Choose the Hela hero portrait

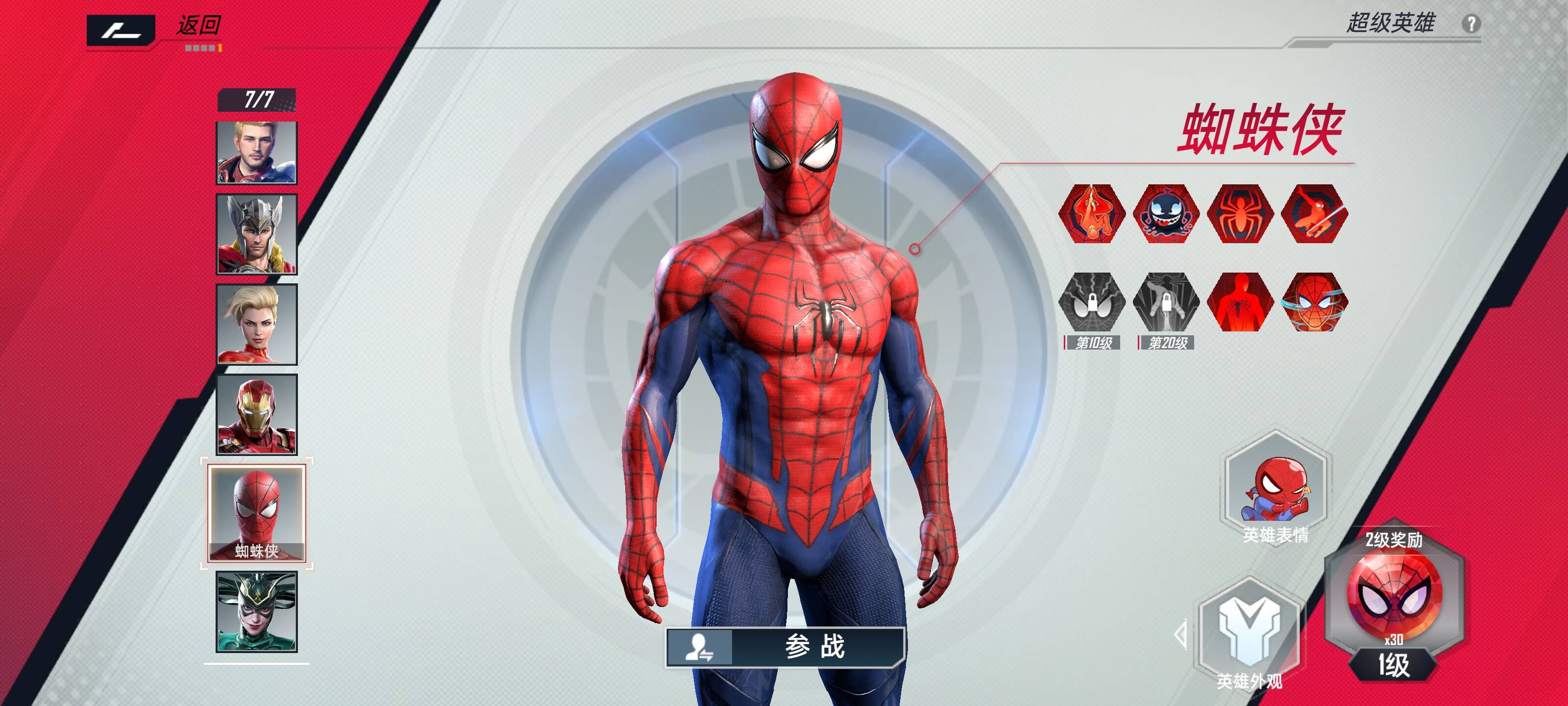[x=257, y=611]
